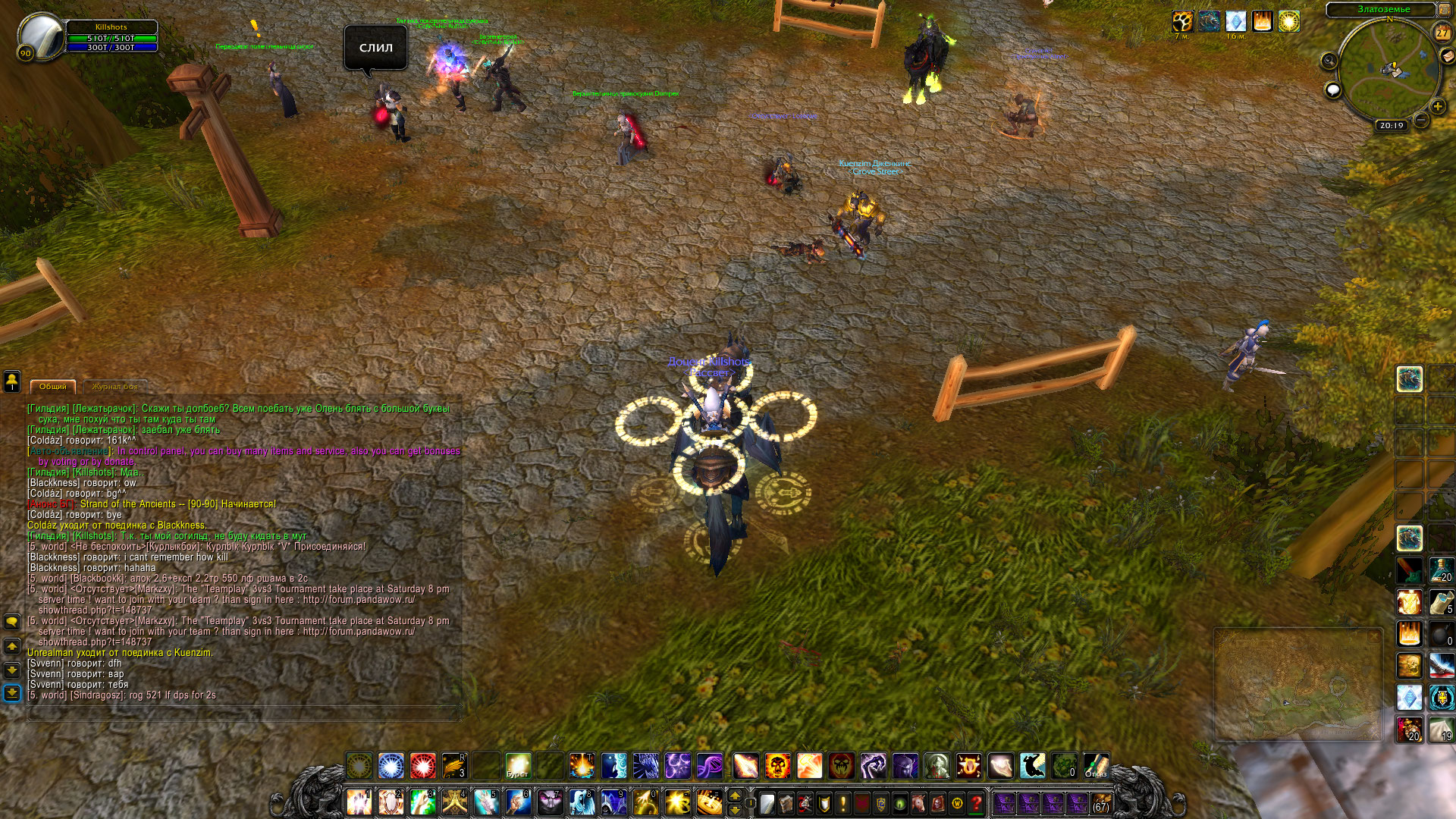Zoom out the minimap with the minus button
1456x819 pixels.
tap(1421, 120)
